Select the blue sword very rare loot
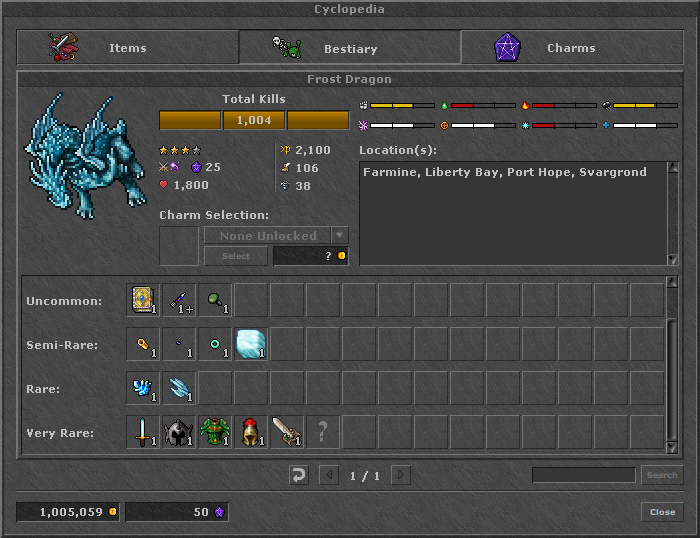The width and height of the screenshot is (700, 538). coord(143,432)
